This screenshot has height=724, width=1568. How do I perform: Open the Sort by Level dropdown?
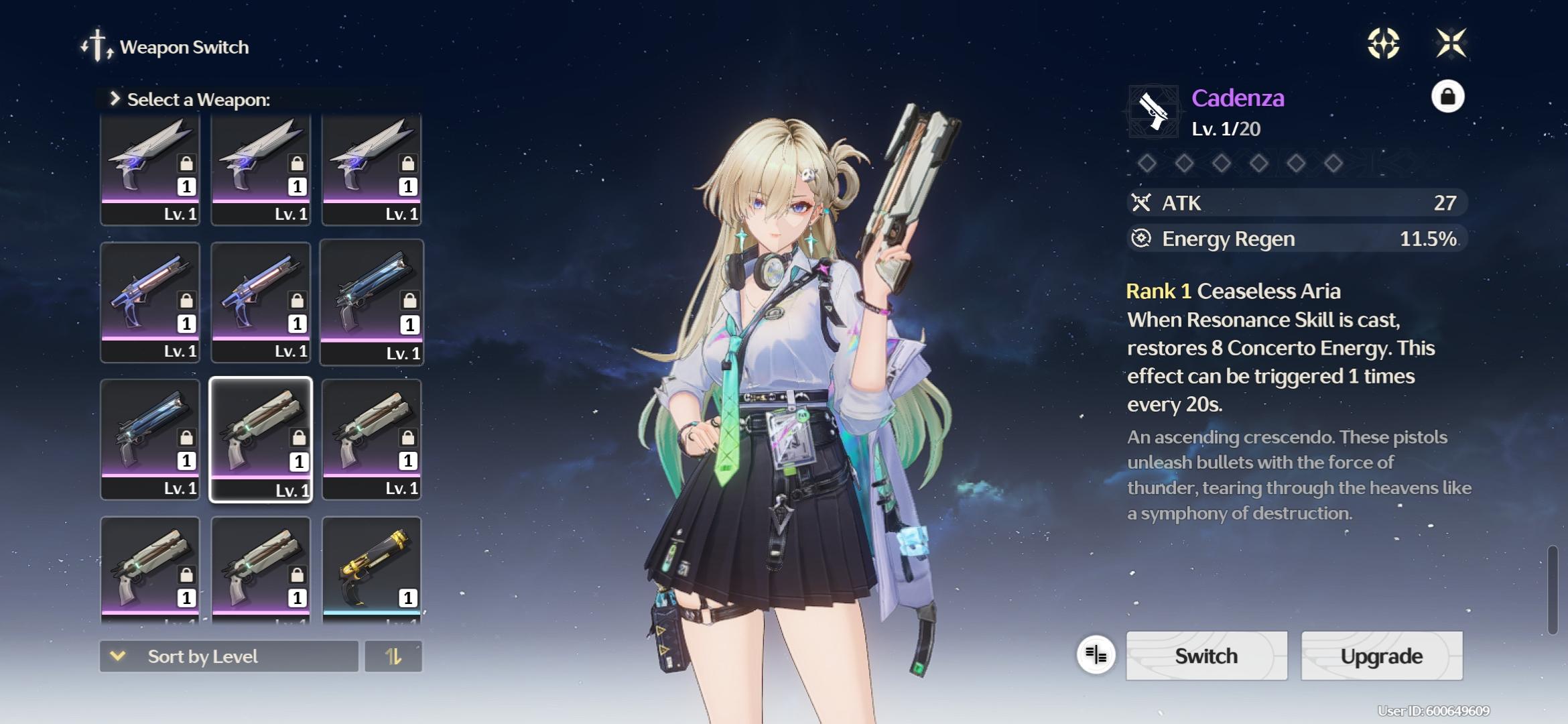click(x=228, y=656)
